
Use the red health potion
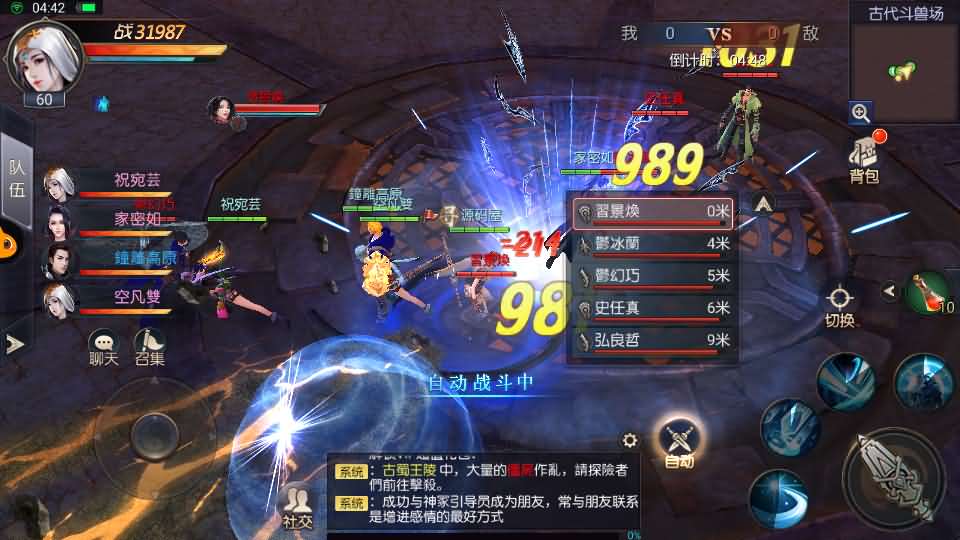tap(925, 291)
